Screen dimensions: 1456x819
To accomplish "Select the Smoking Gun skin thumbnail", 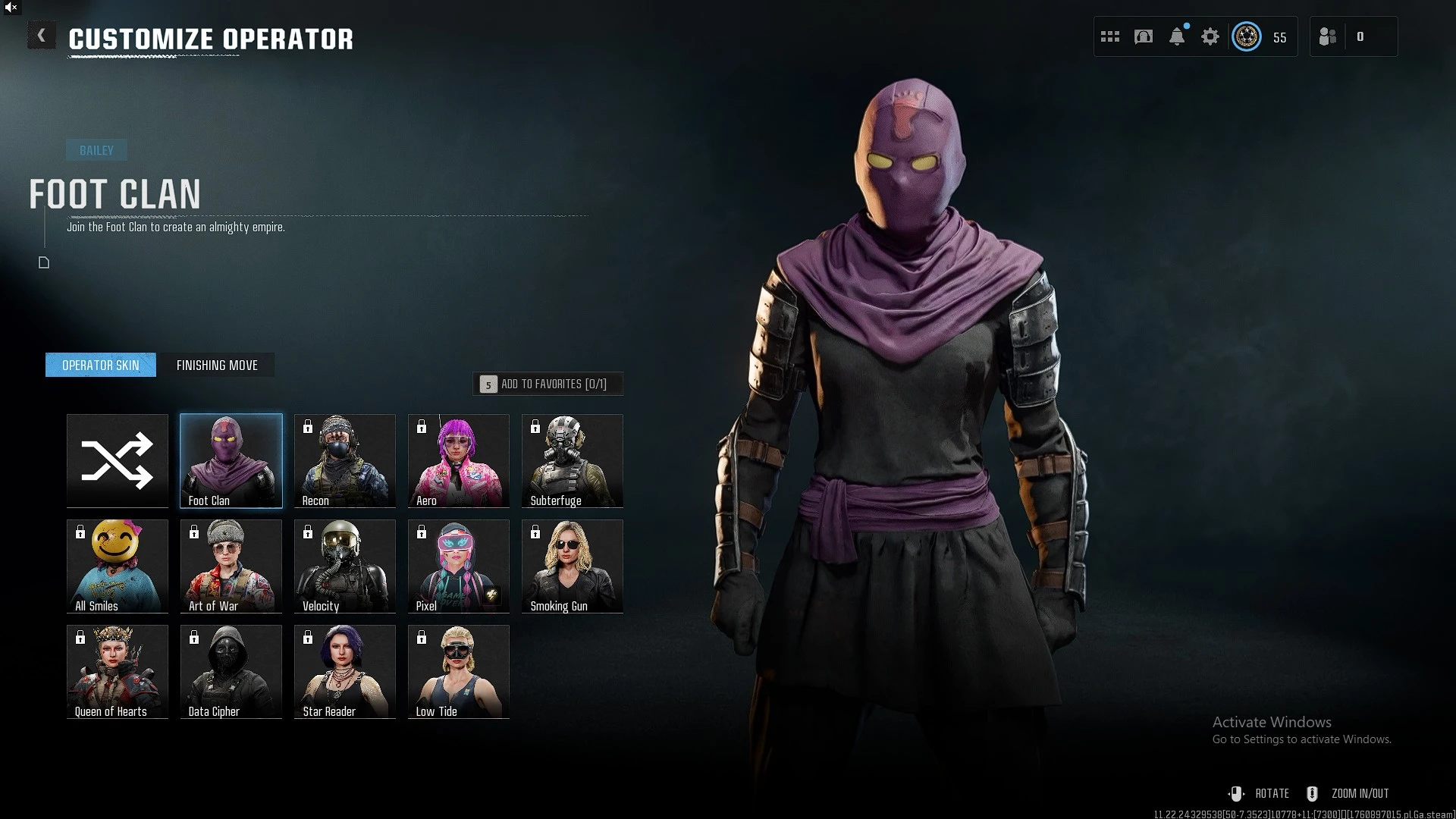I will point(572,566).
